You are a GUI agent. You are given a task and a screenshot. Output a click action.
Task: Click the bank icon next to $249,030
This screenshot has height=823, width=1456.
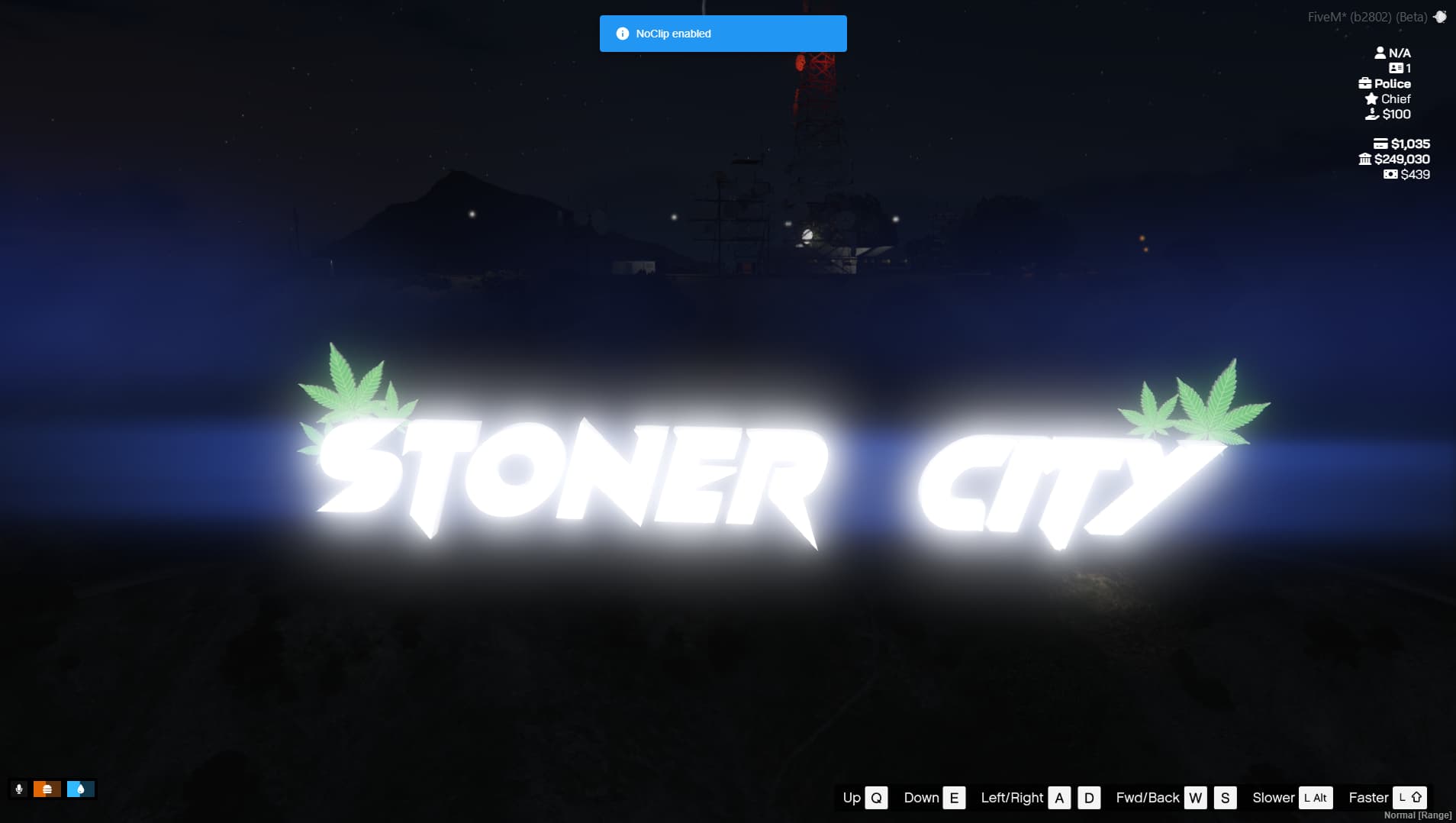click(1365, 159)
